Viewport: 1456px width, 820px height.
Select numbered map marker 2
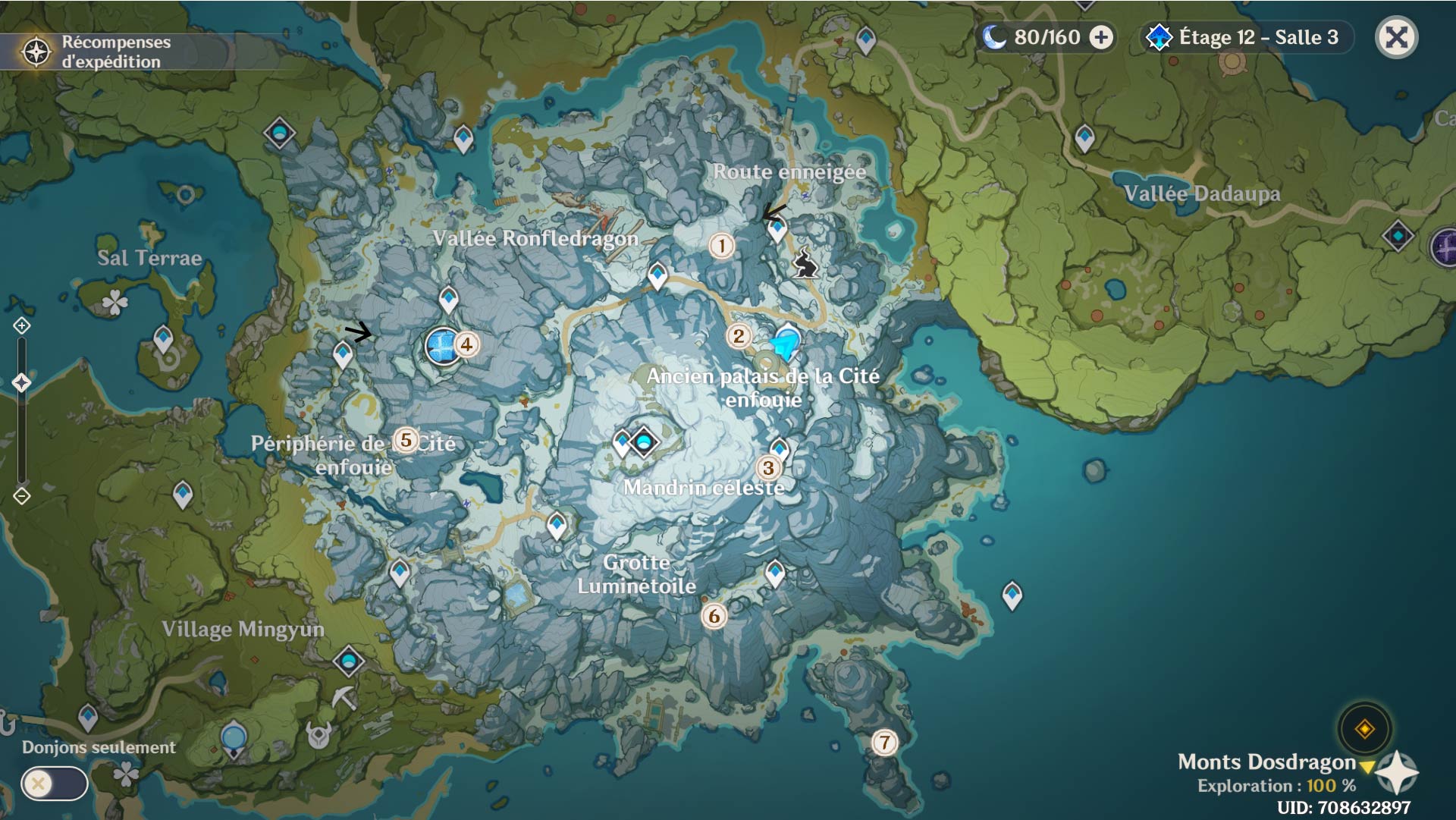click(738, 336)
